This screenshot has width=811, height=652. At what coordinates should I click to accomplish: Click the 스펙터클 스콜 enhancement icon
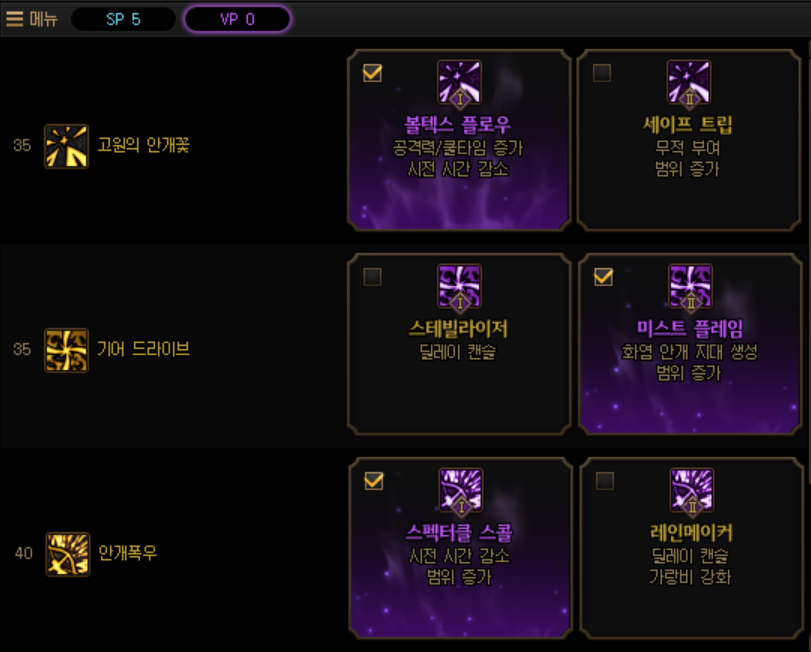coord(460,492)
